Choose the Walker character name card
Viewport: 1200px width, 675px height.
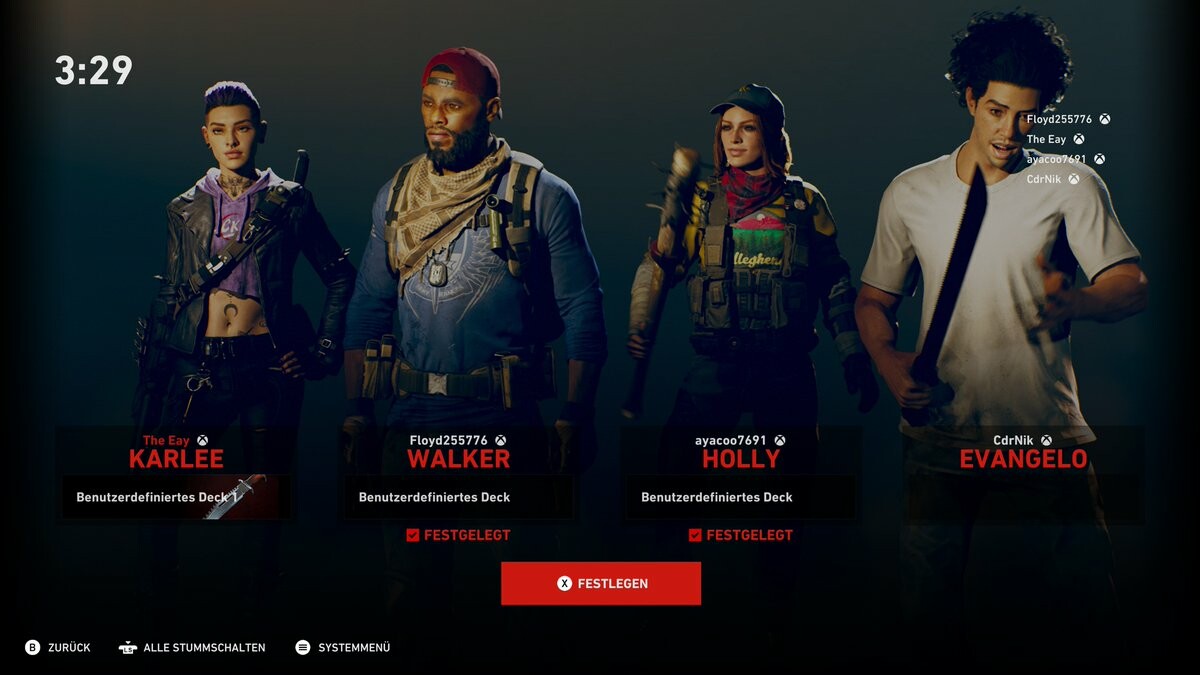tap(458, 459)
